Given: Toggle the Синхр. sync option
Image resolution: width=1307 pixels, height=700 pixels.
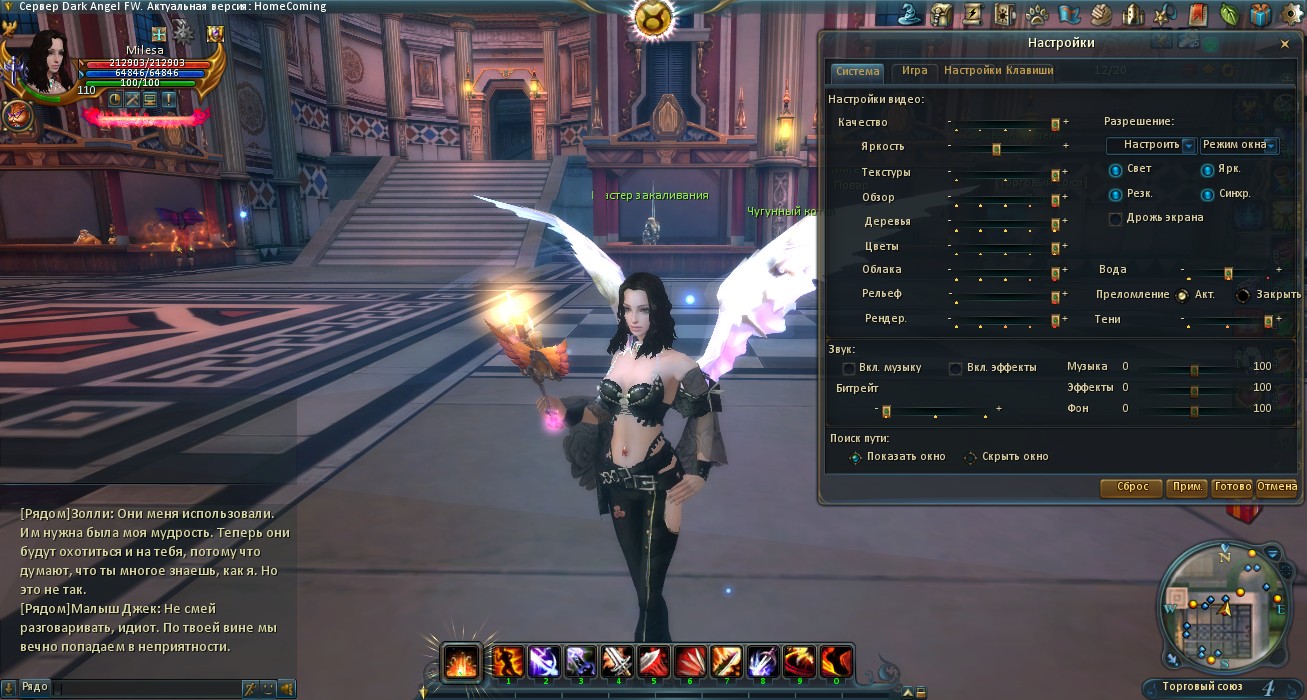Looking at the screenshot, I should (1207, 194).
